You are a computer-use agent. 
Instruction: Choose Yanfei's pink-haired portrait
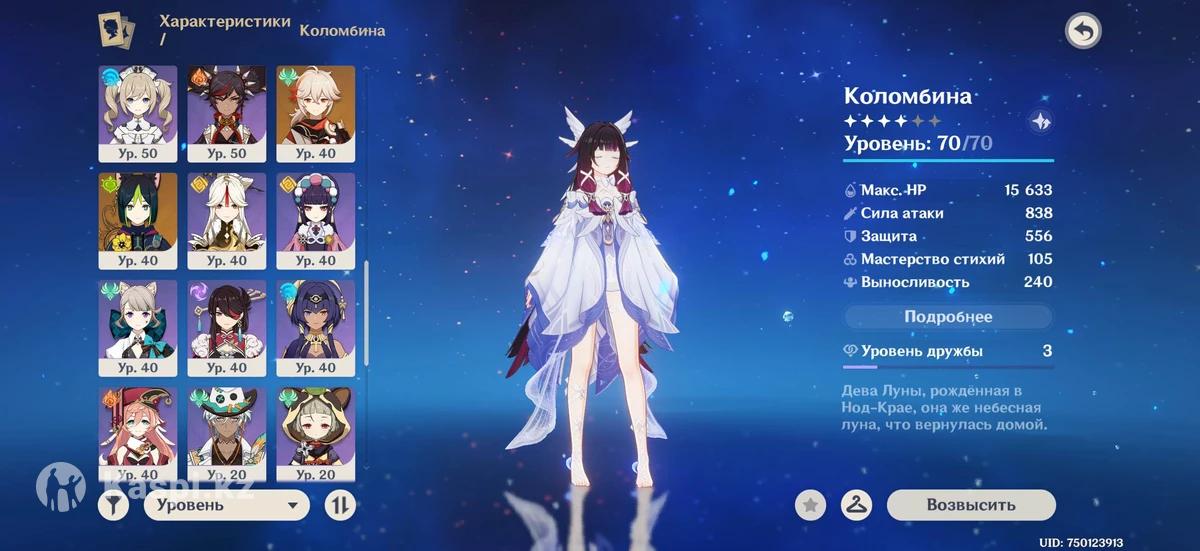click(x=138, y=427)
